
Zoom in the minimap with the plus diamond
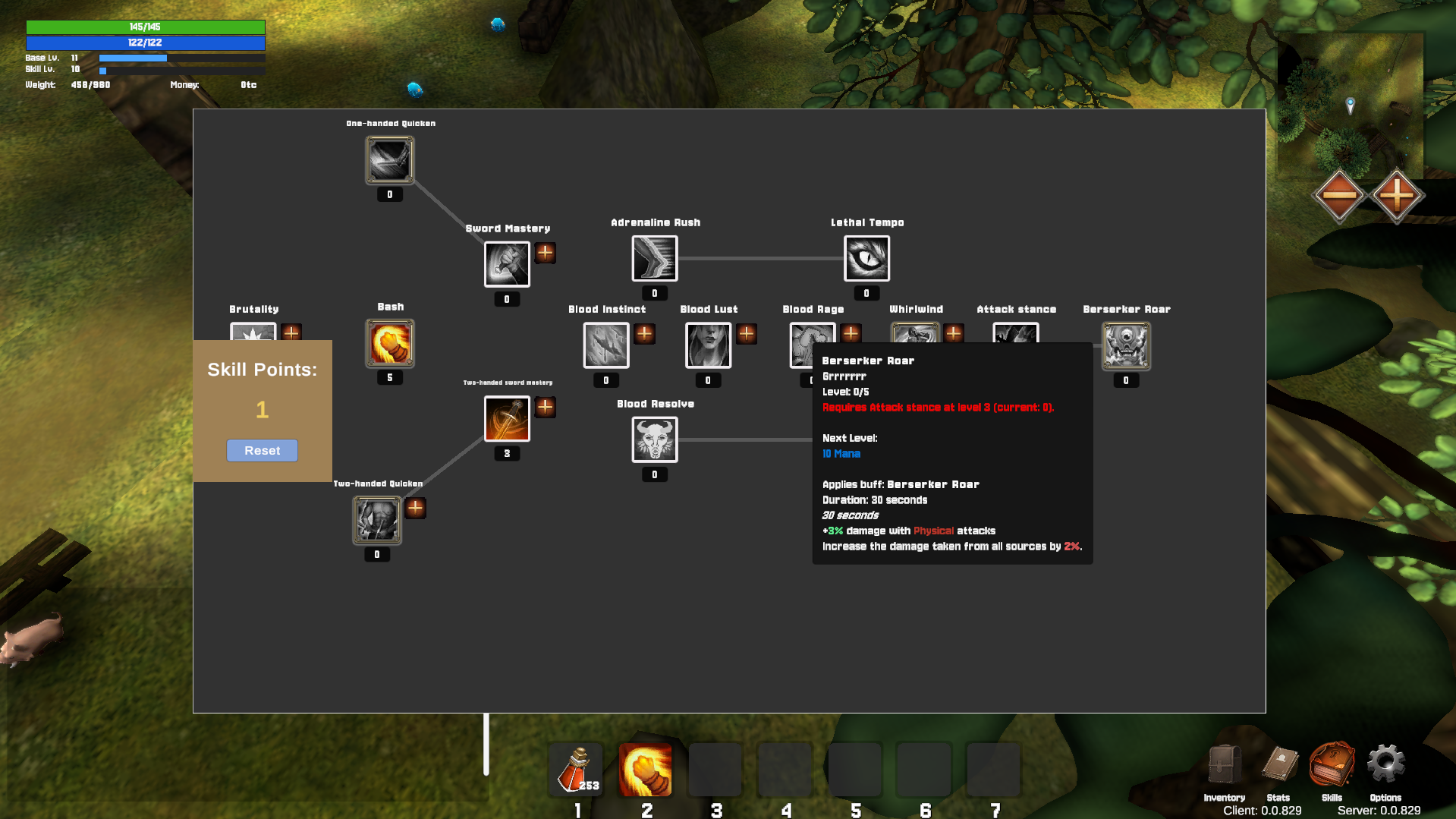point(1398,195)
